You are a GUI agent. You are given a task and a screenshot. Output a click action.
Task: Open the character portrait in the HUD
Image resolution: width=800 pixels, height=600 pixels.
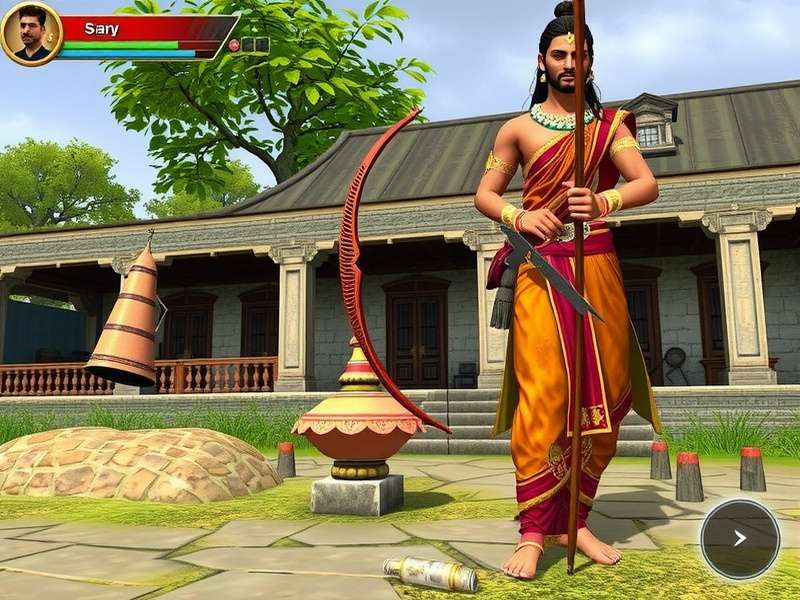[31, 32]
